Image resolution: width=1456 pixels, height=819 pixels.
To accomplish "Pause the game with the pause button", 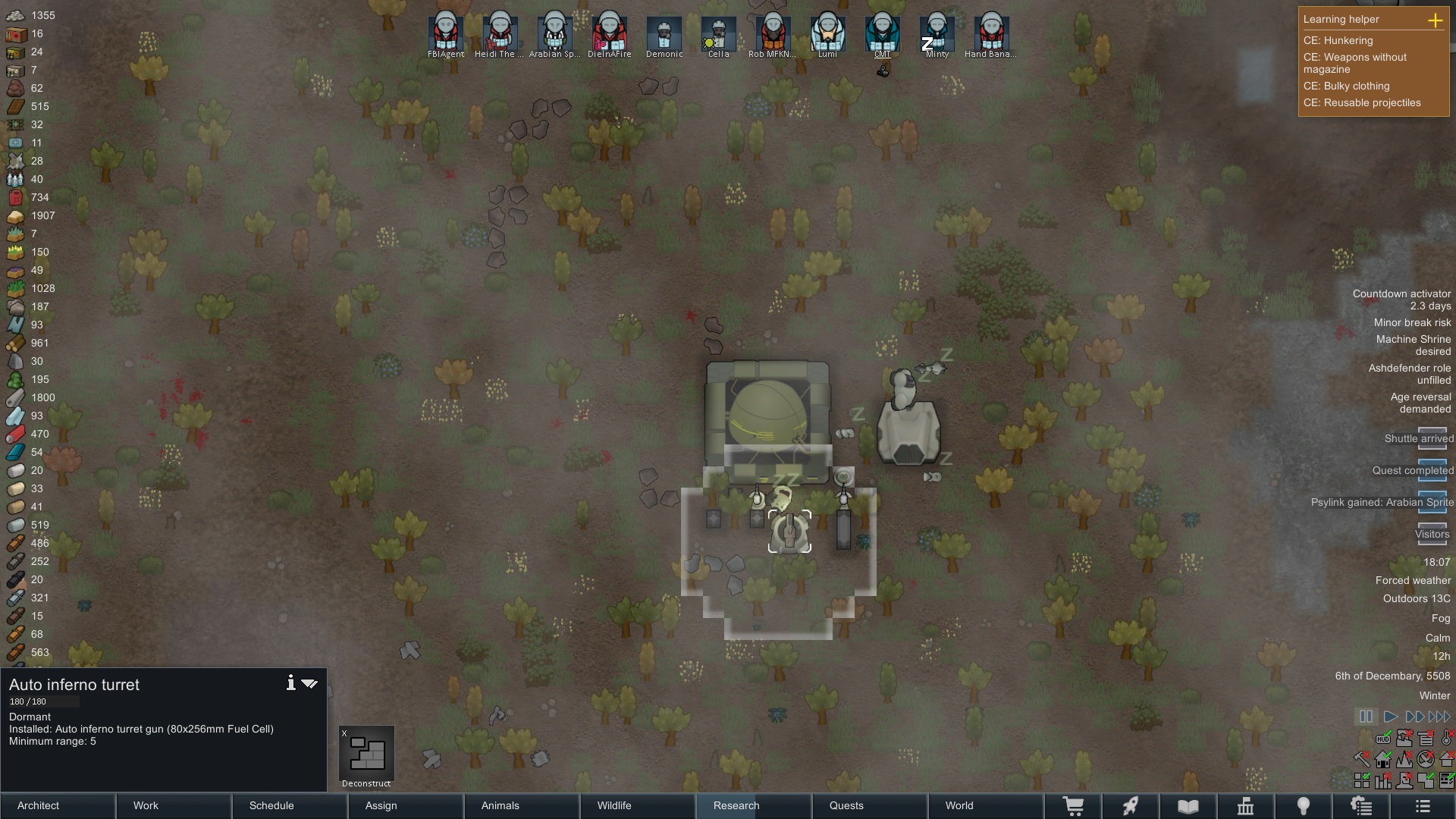I will coord(1366,717).
